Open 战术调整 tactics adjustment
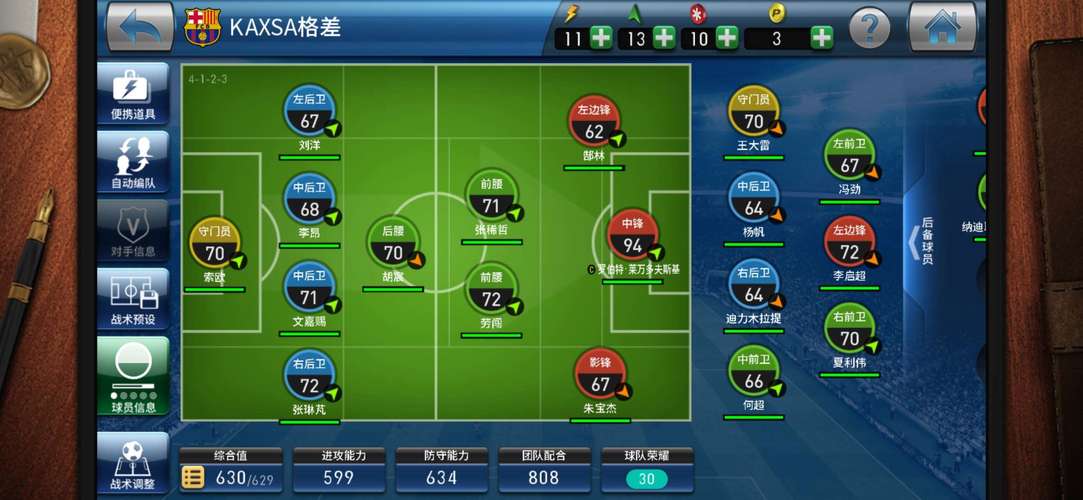 click(x=133, y=465)
